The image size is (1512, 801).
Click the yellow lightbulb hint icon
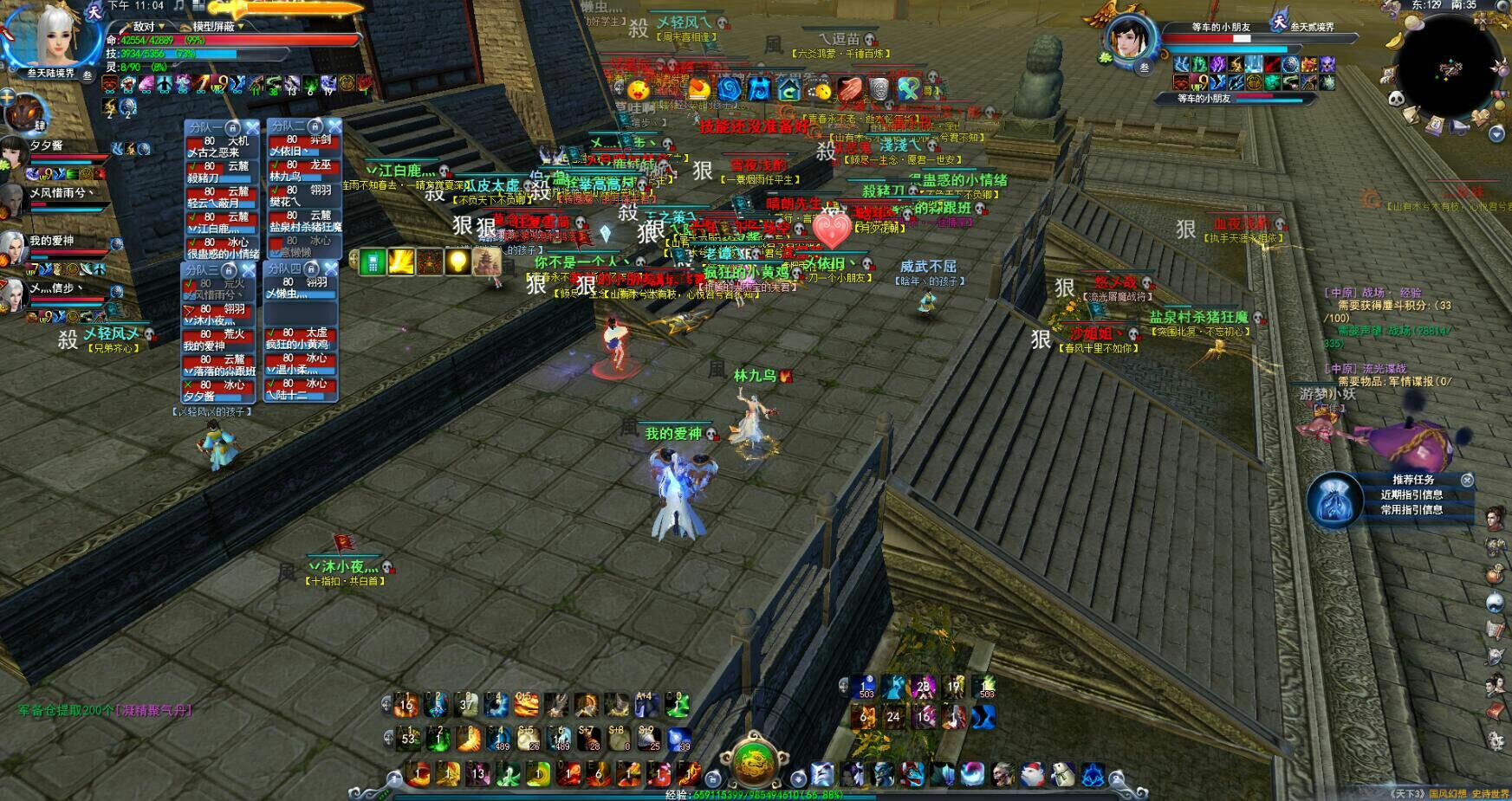[x=457, y=262]
